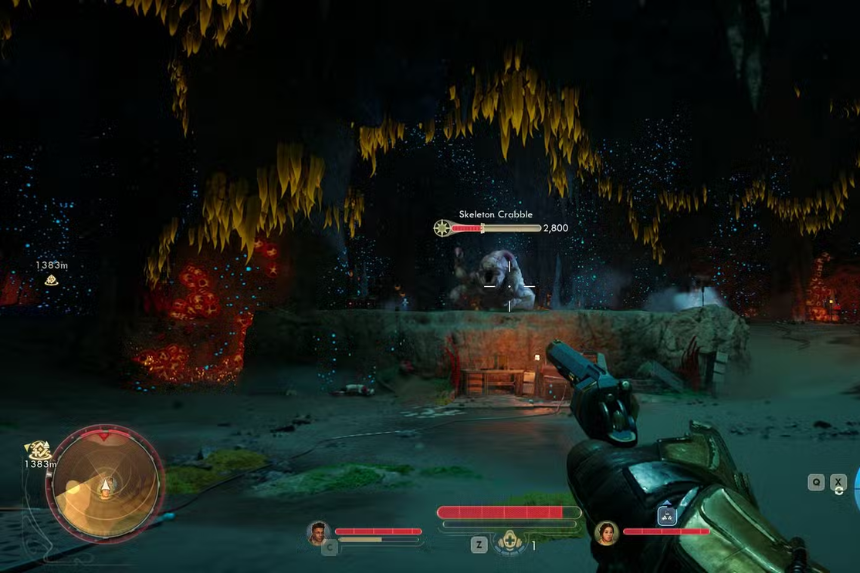
Task: Use the healing inhaler item icon
Action: point(511,542)
